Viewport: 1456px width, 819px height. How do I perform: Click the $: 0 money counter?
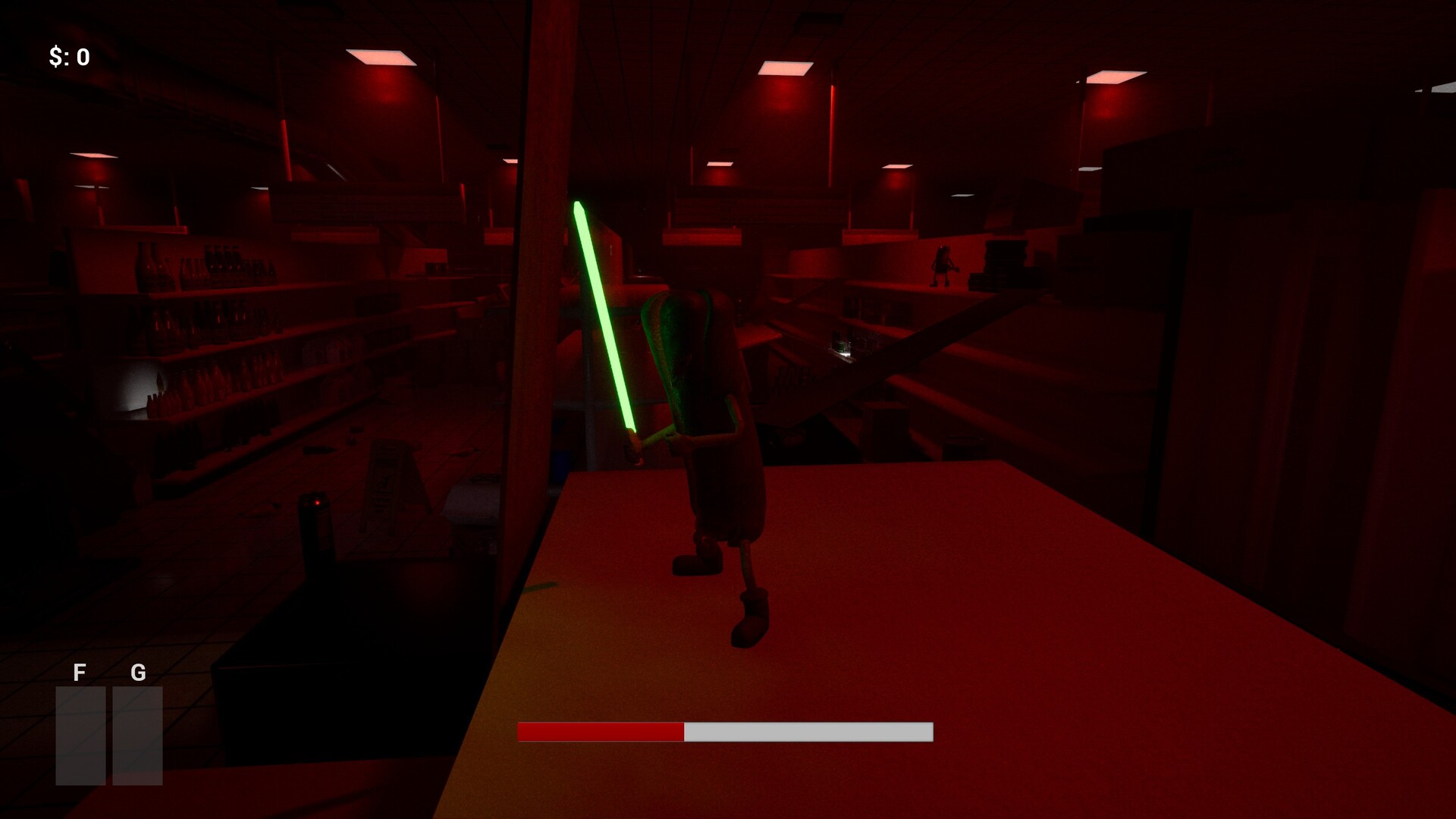(68, 55)
